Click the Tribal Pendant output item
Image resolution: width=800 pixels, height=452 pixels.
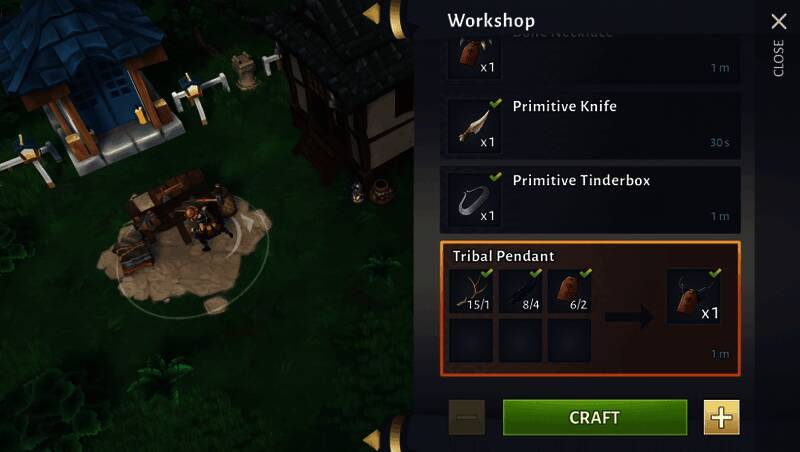pyautogui.click(x=693, y=296)
